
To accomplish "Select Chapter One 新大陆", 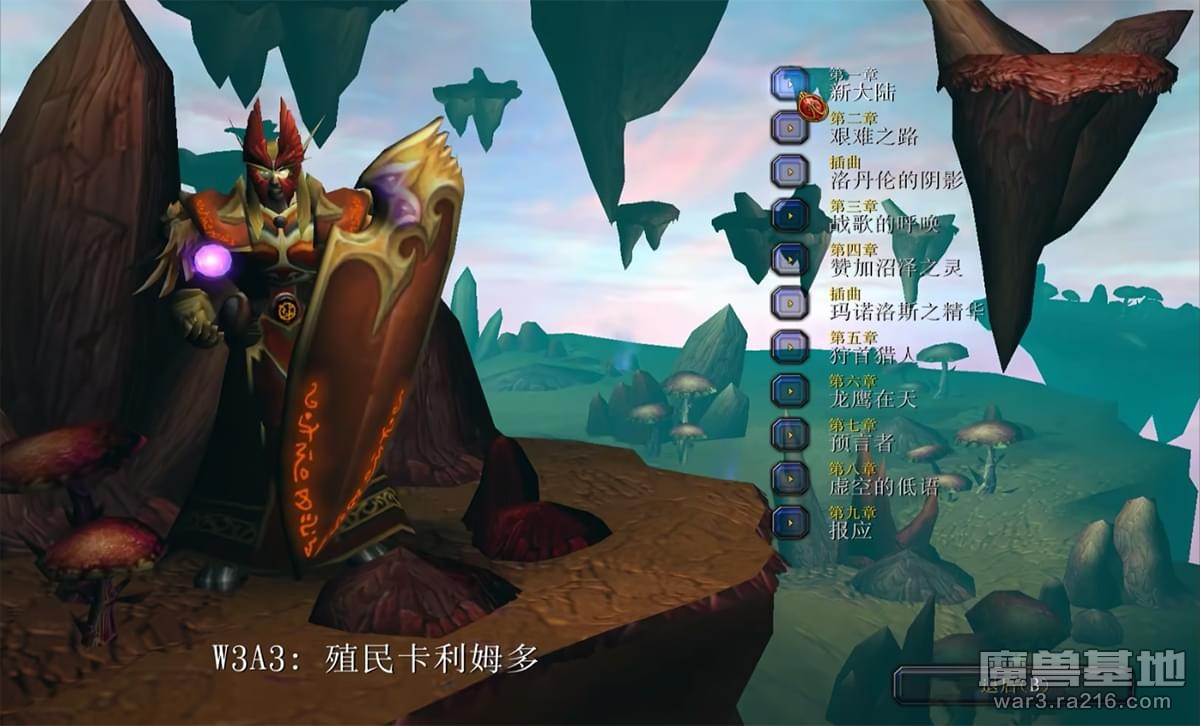I will (790, 84).
